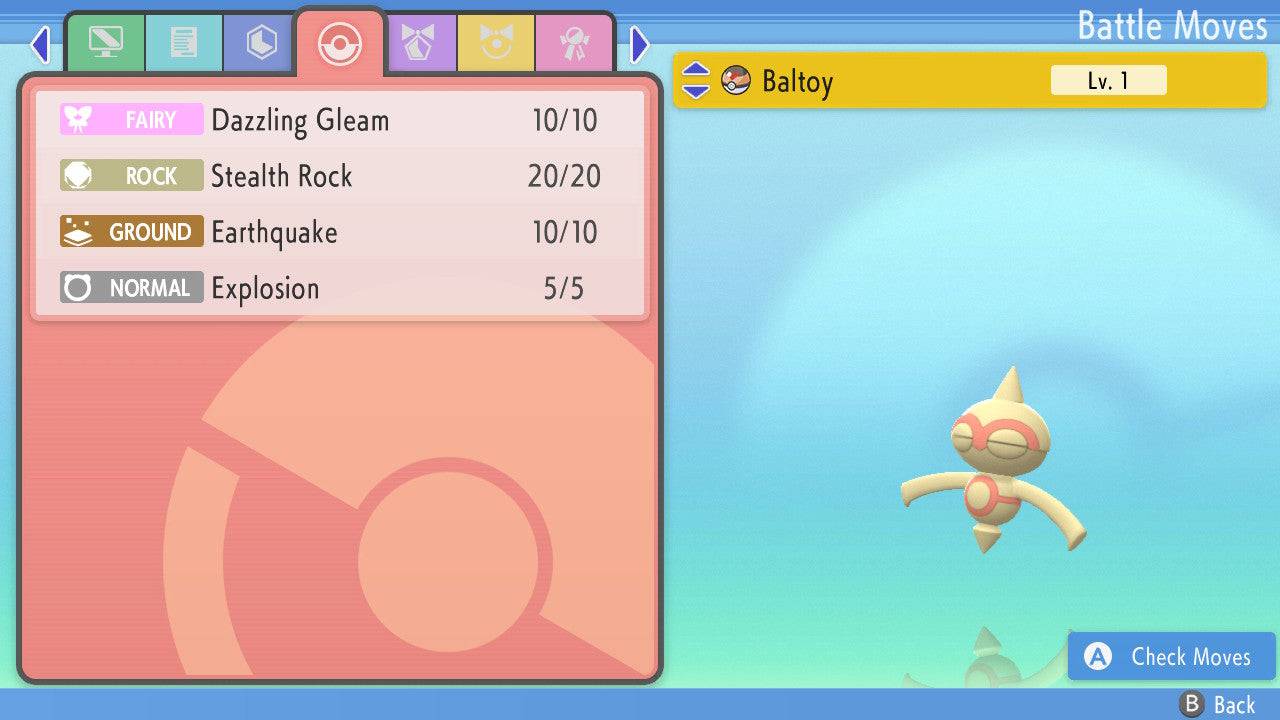Choose the Stealth Rock move
The width and height of the screenshot is (1280, 720).
coord(340,177)
